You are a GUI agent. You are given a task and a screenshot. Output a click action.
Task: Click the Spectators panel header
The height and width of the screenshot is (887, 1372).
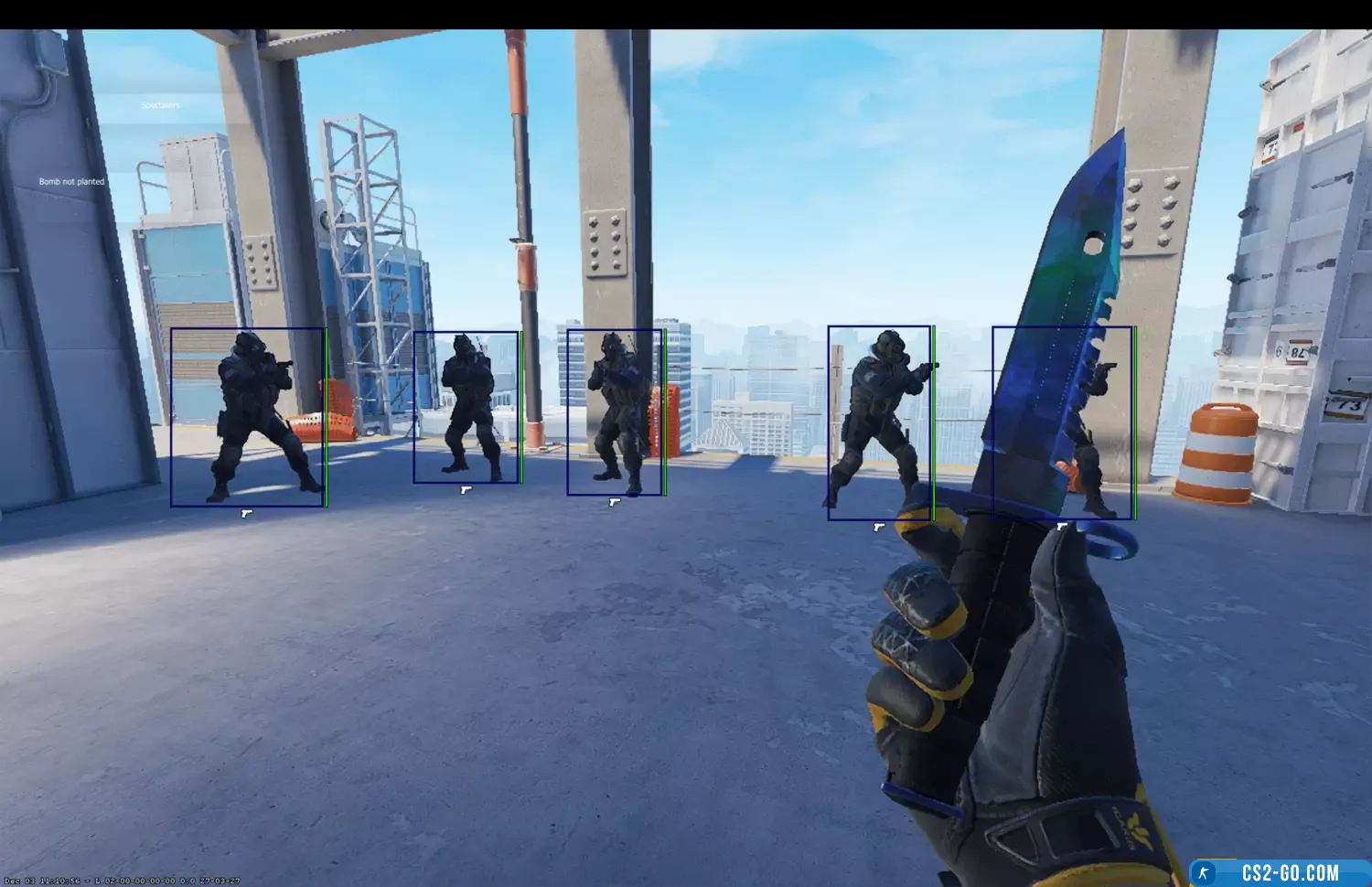(x=161, y=106)
